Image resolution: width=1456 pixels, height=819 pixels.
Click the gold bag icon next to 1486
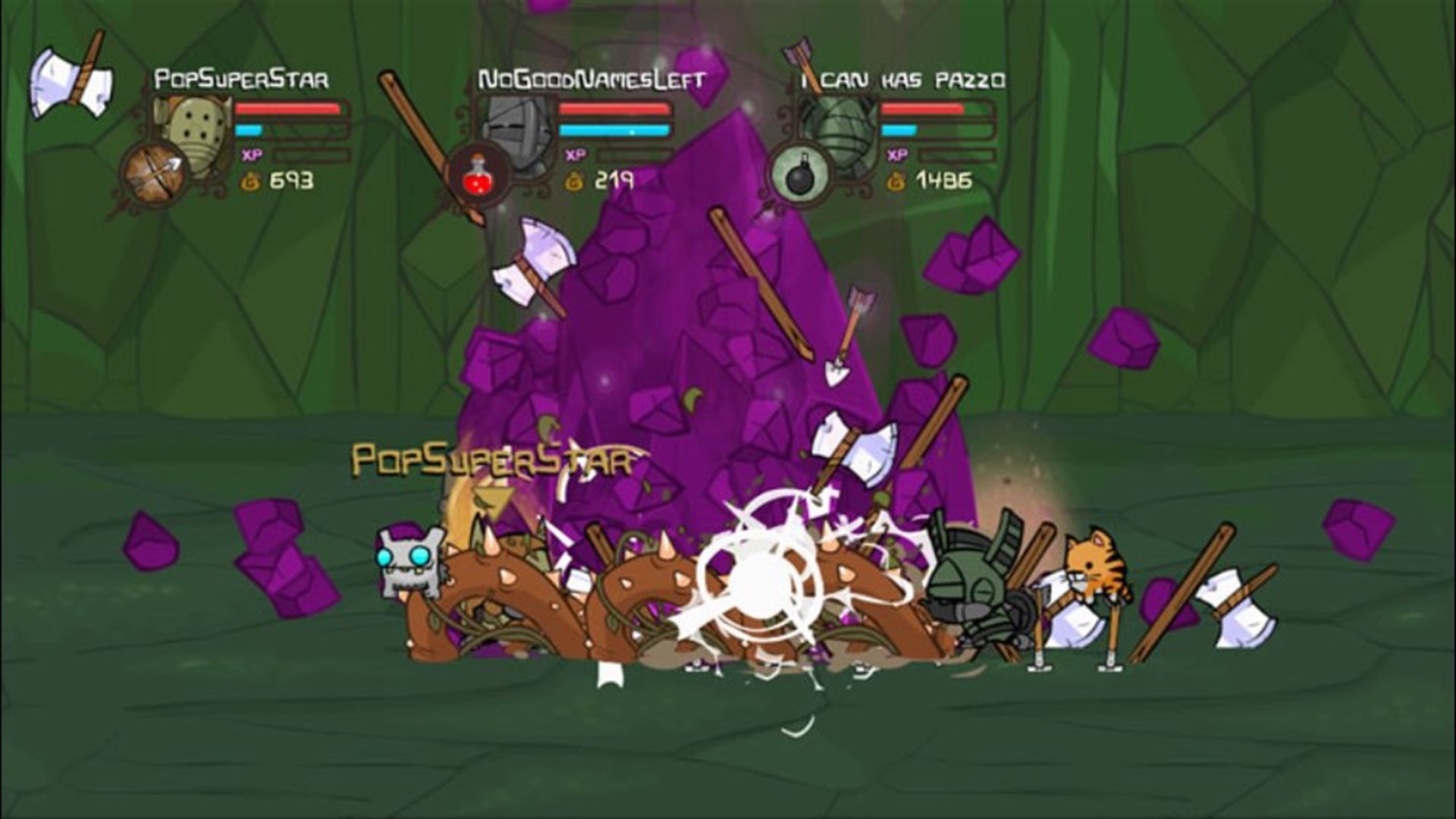point(897,180)
